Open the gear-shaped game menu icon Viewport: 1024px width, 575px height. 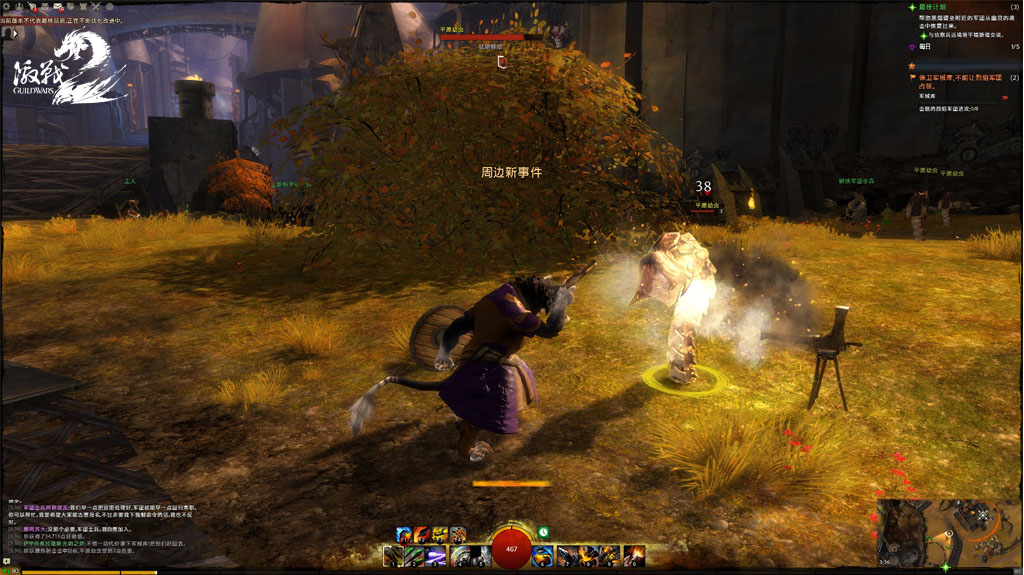click(x=6, y=7)
